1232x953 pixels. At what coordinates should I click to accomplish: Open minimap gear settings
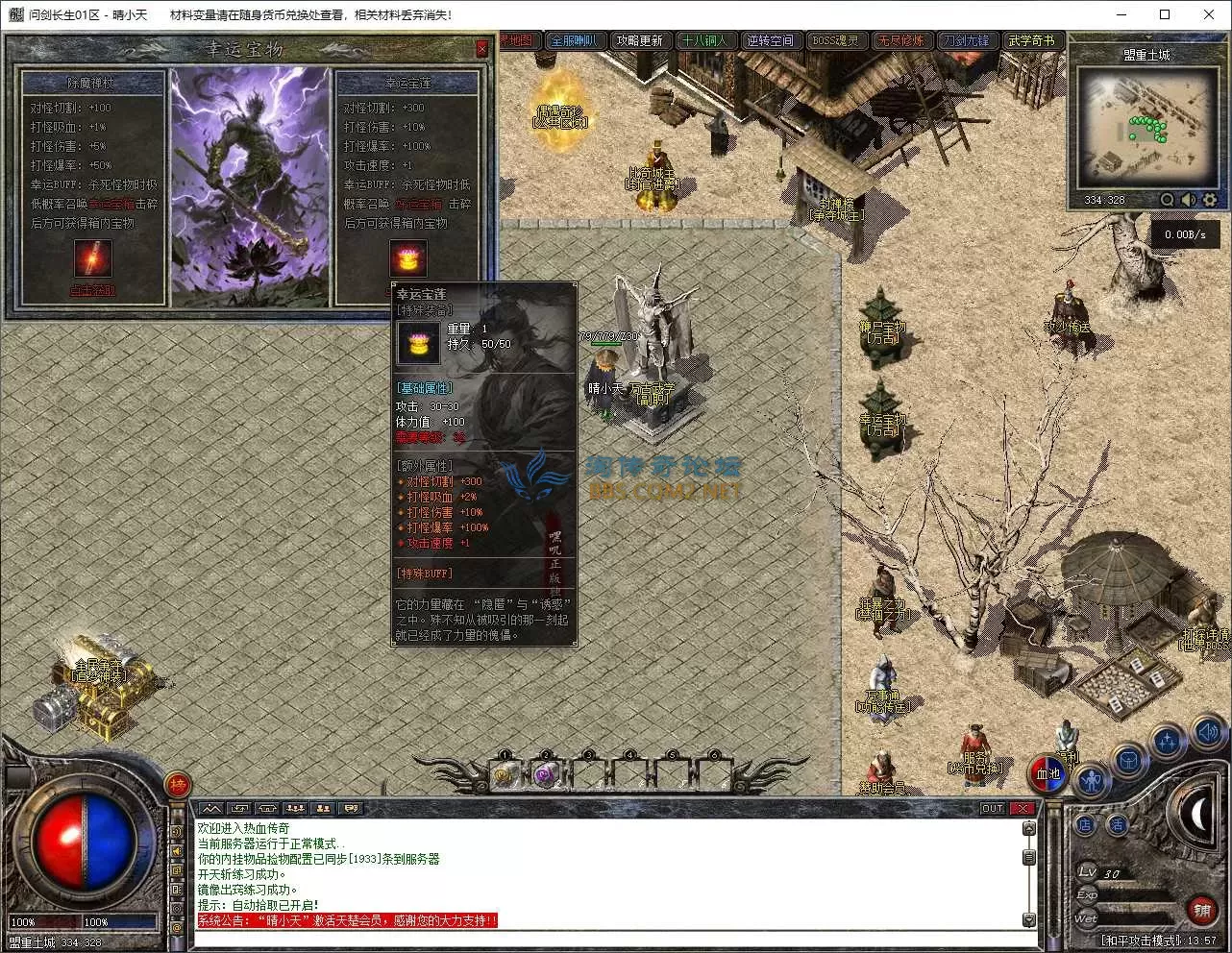pyautogui.click(x=1210, y=200)
